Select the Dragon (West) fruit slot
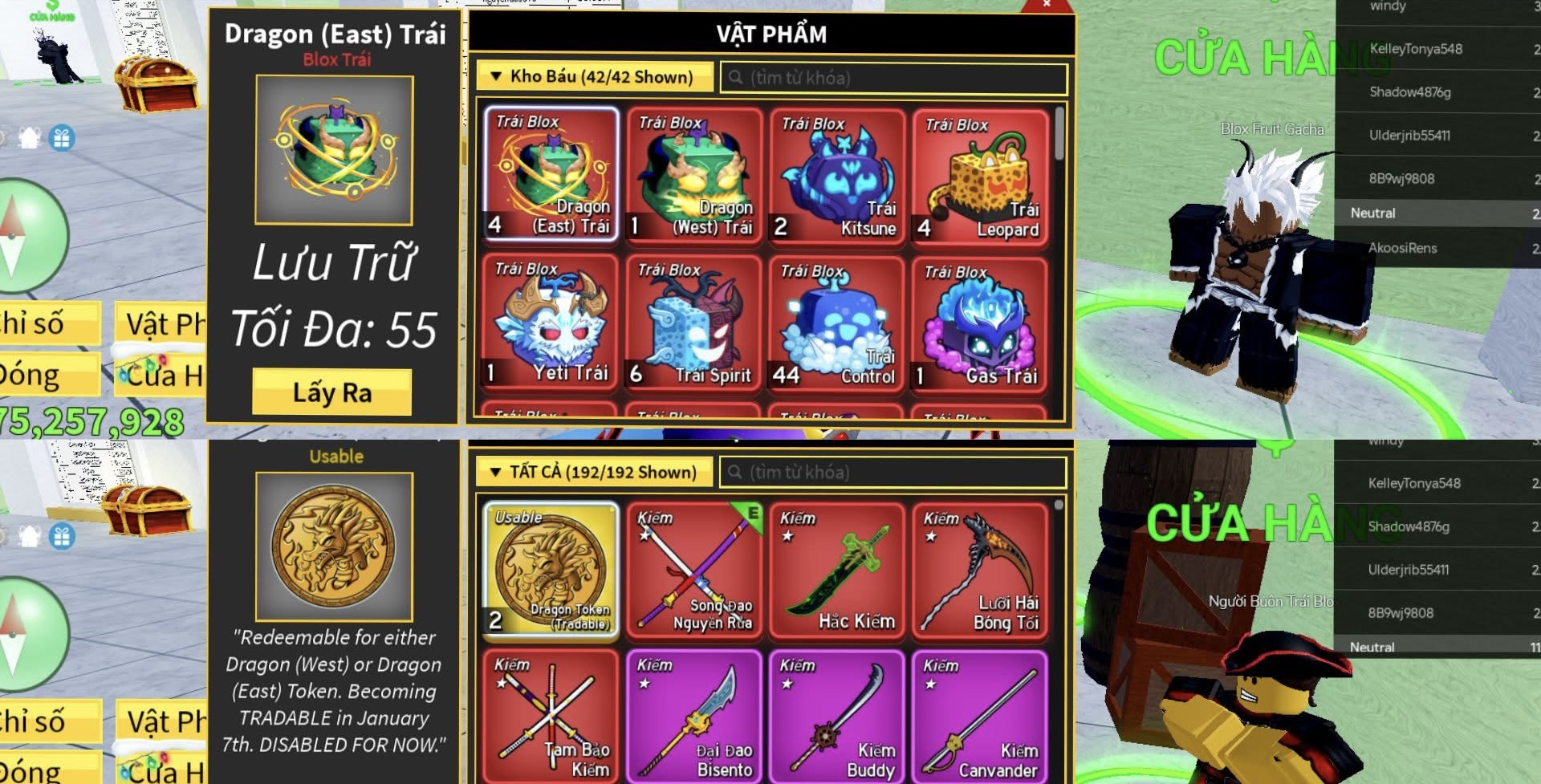 click(x=694, y=174)
